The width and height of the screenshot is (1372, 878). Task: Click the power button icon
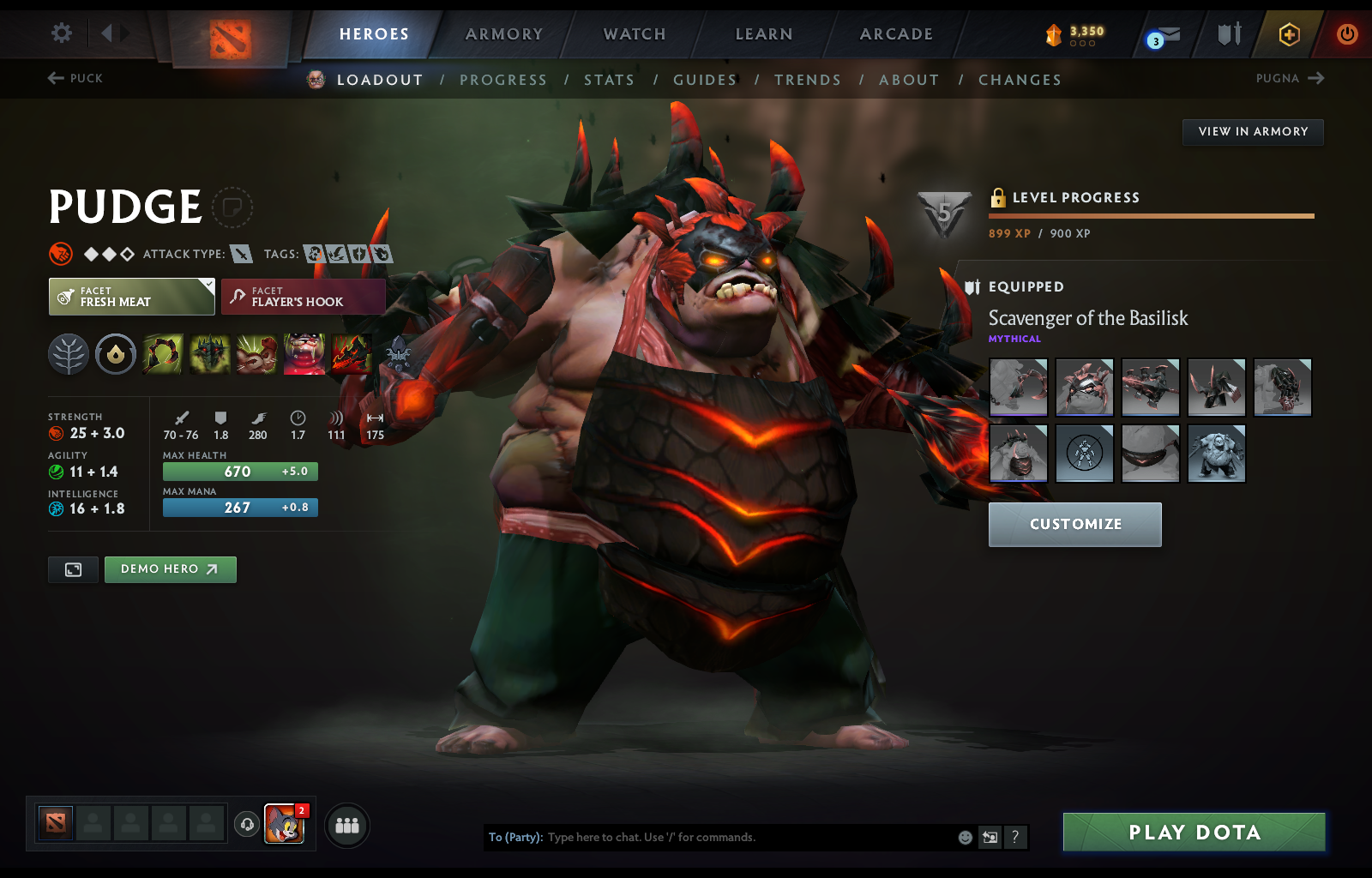click(1345, 34)
